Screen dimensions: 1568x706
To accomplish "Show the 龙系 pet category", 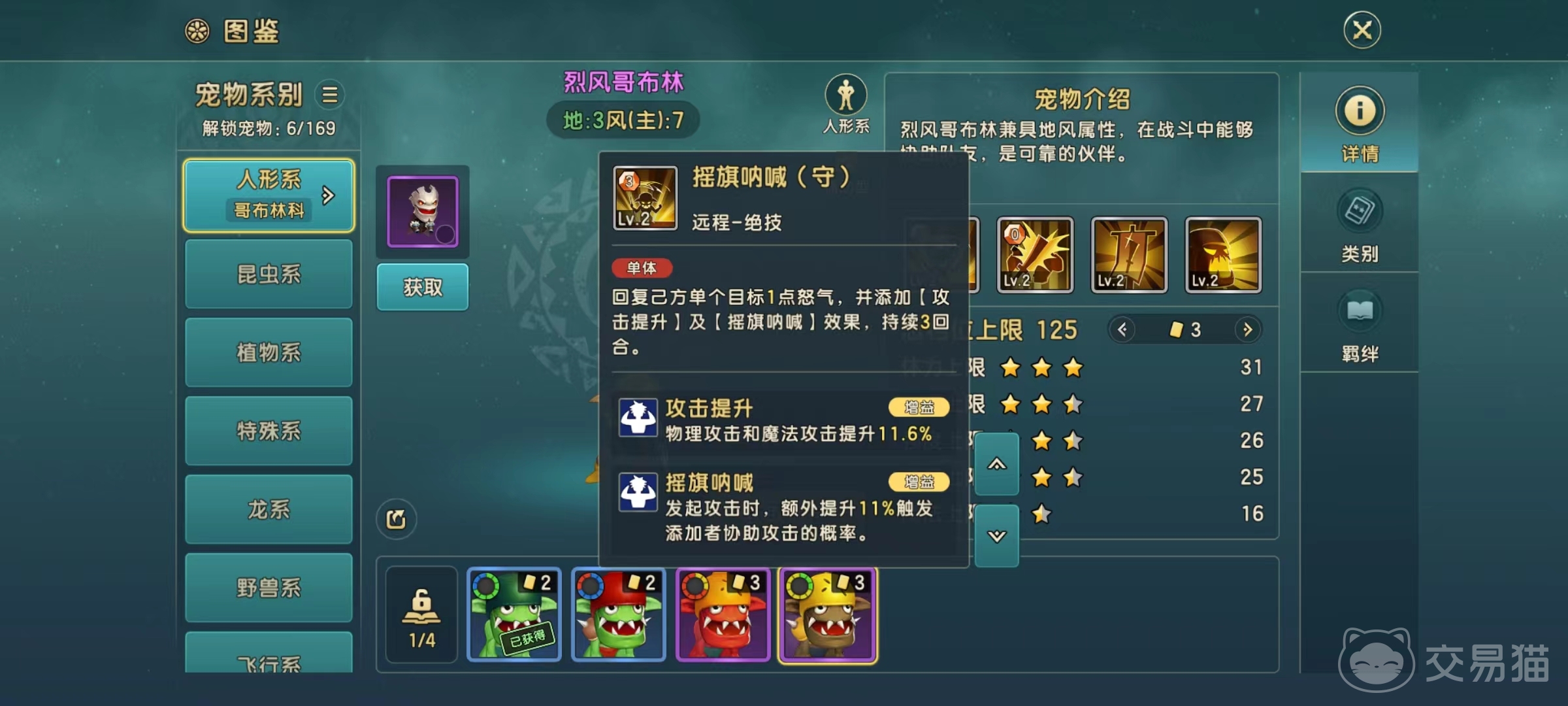I will pos(269,509).
